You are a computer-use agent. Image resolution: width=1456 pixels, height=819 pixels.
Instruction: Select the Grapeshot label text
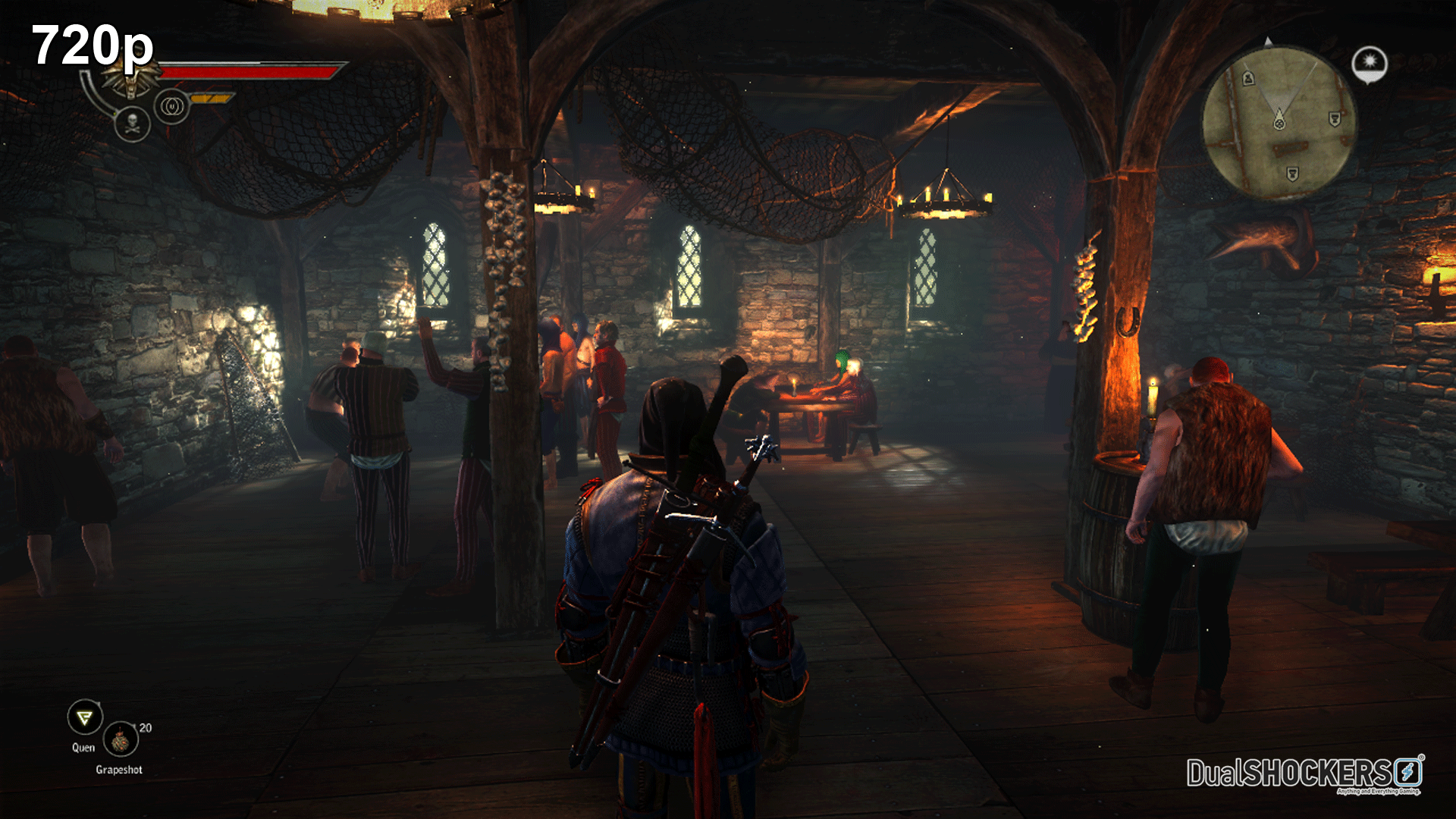(119, 770)
